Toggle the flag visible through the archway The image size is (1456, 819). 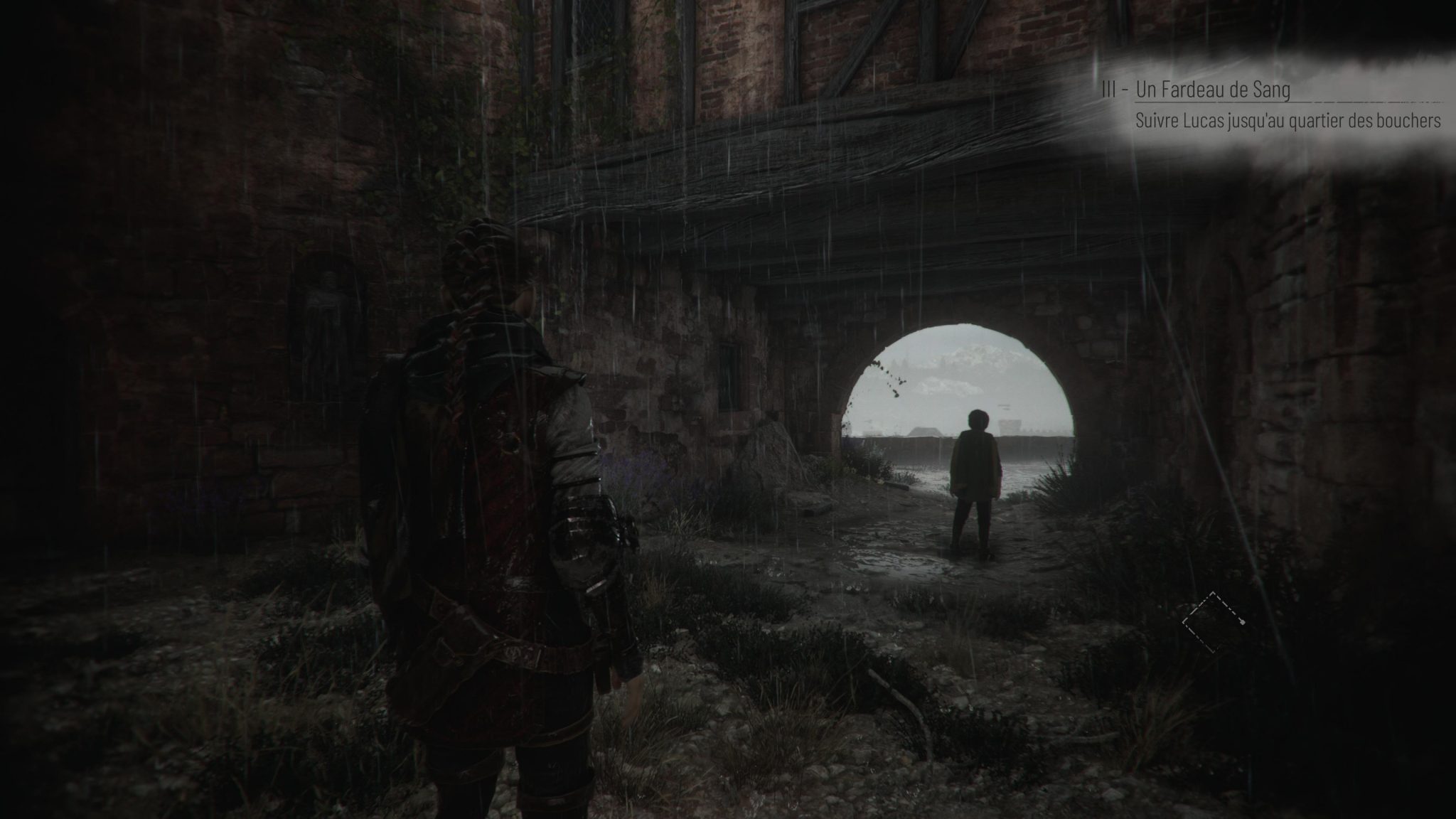1005,407
